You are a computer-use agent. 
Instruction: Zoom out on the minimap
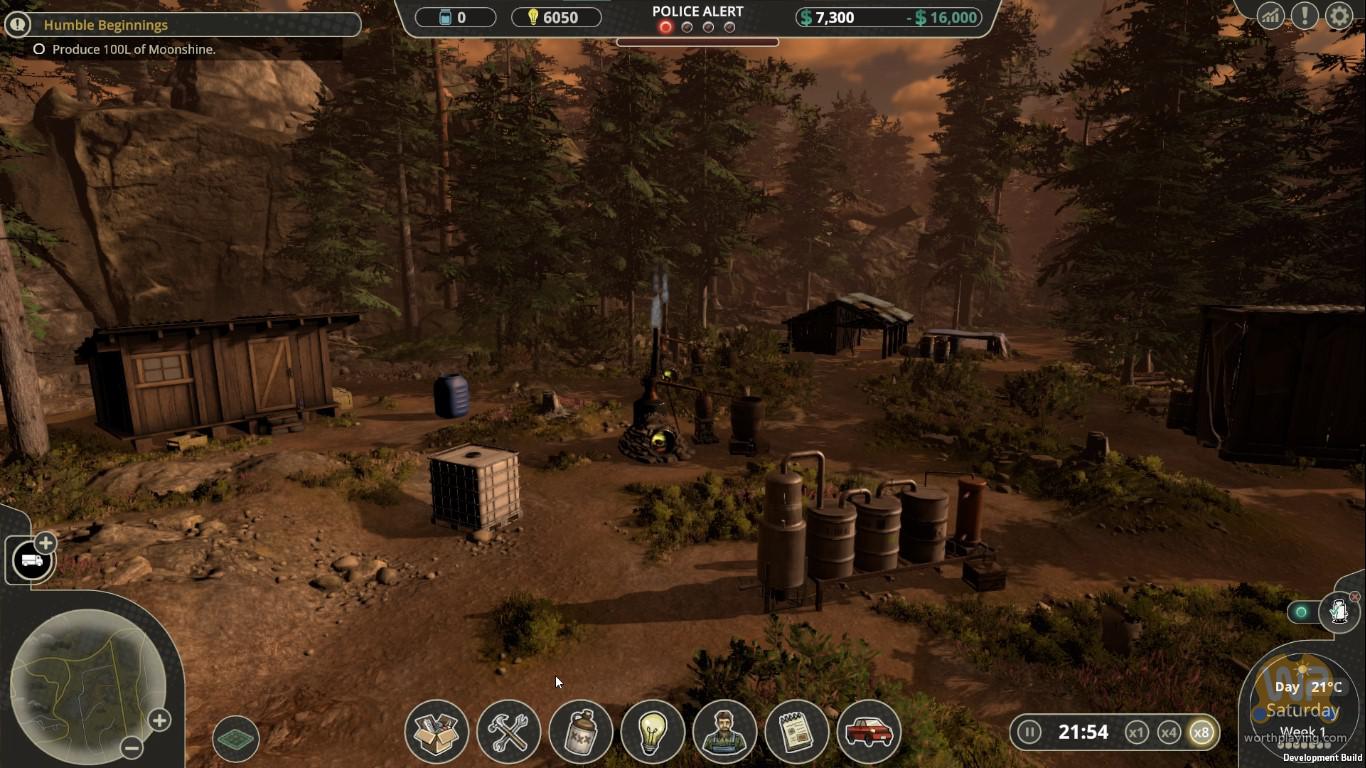pyautogui.click(x=131, y=747)
